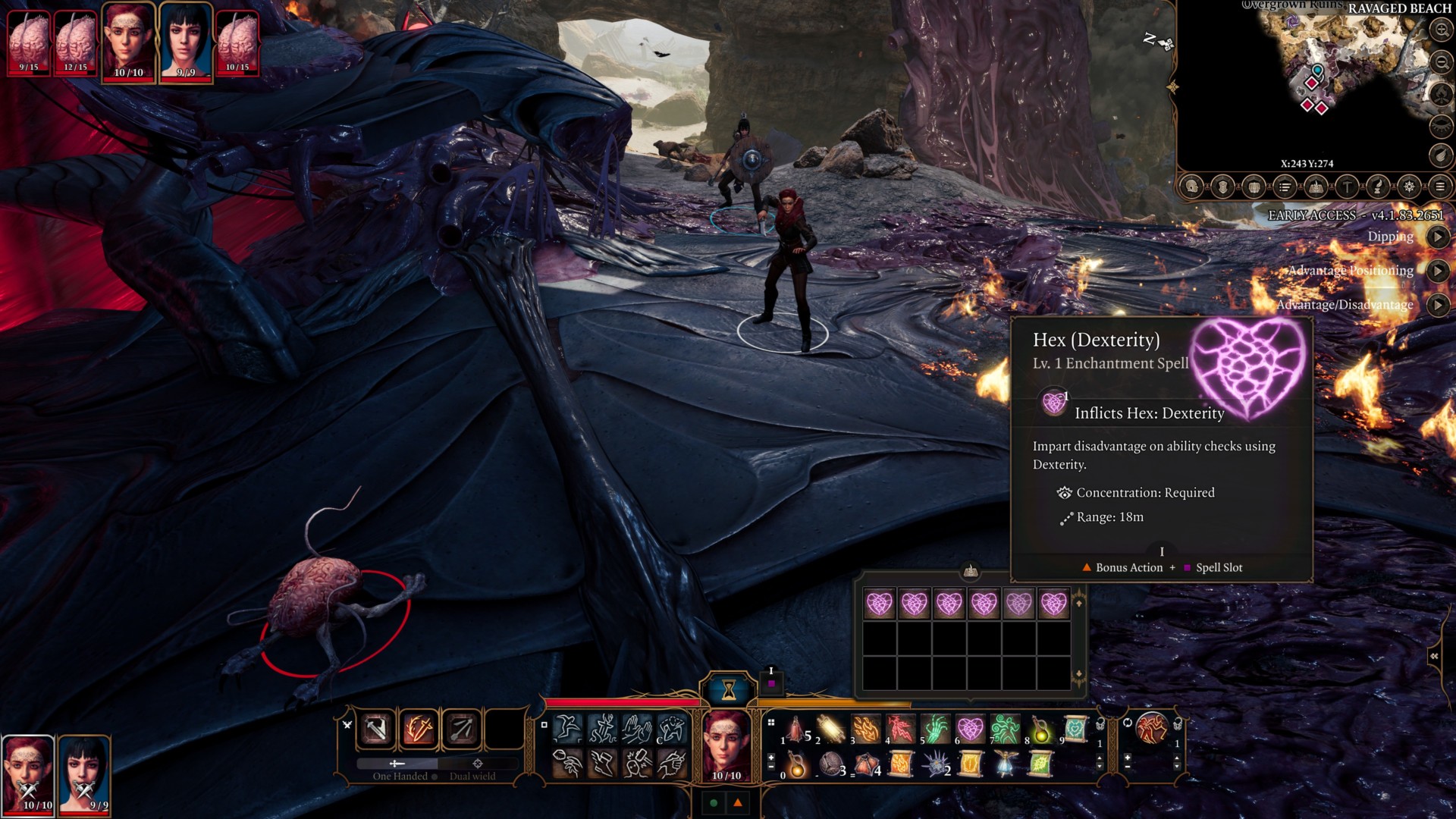This screenshot has width=1456, height=819.
Task: Click the 12/15 intellect devourer turn portrait
Action: tap(76, 42)
